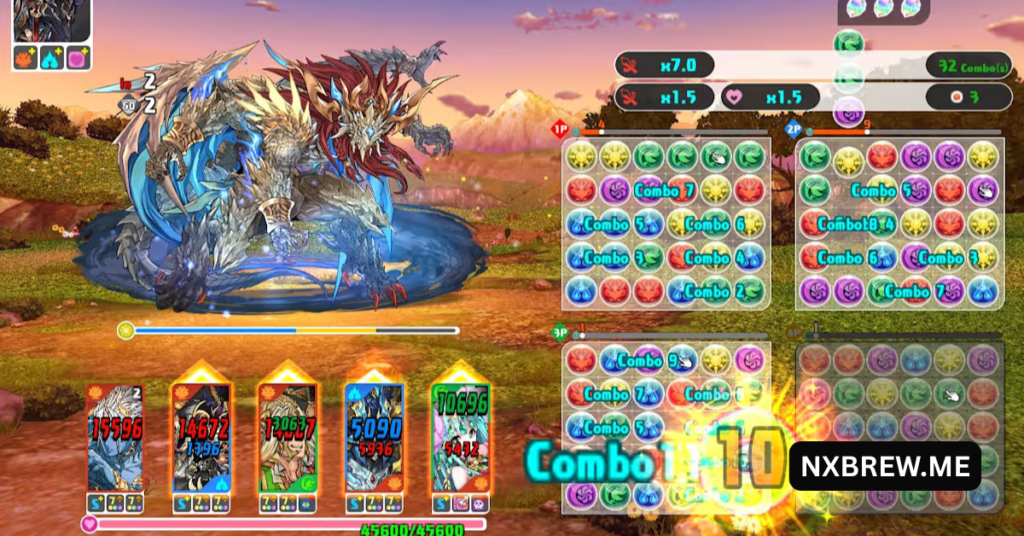Select the team card showing 15596 damage
This screenshot has width=1024, height=536.
(116, 437)
